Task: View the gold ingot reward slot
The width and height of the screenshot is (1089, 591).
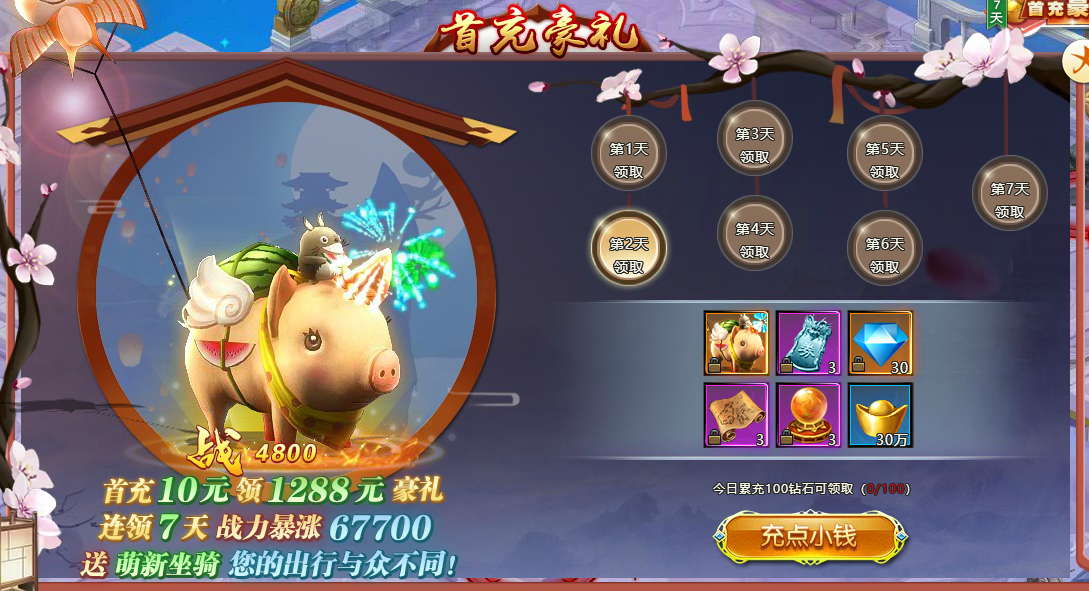Action: (880, 414)
